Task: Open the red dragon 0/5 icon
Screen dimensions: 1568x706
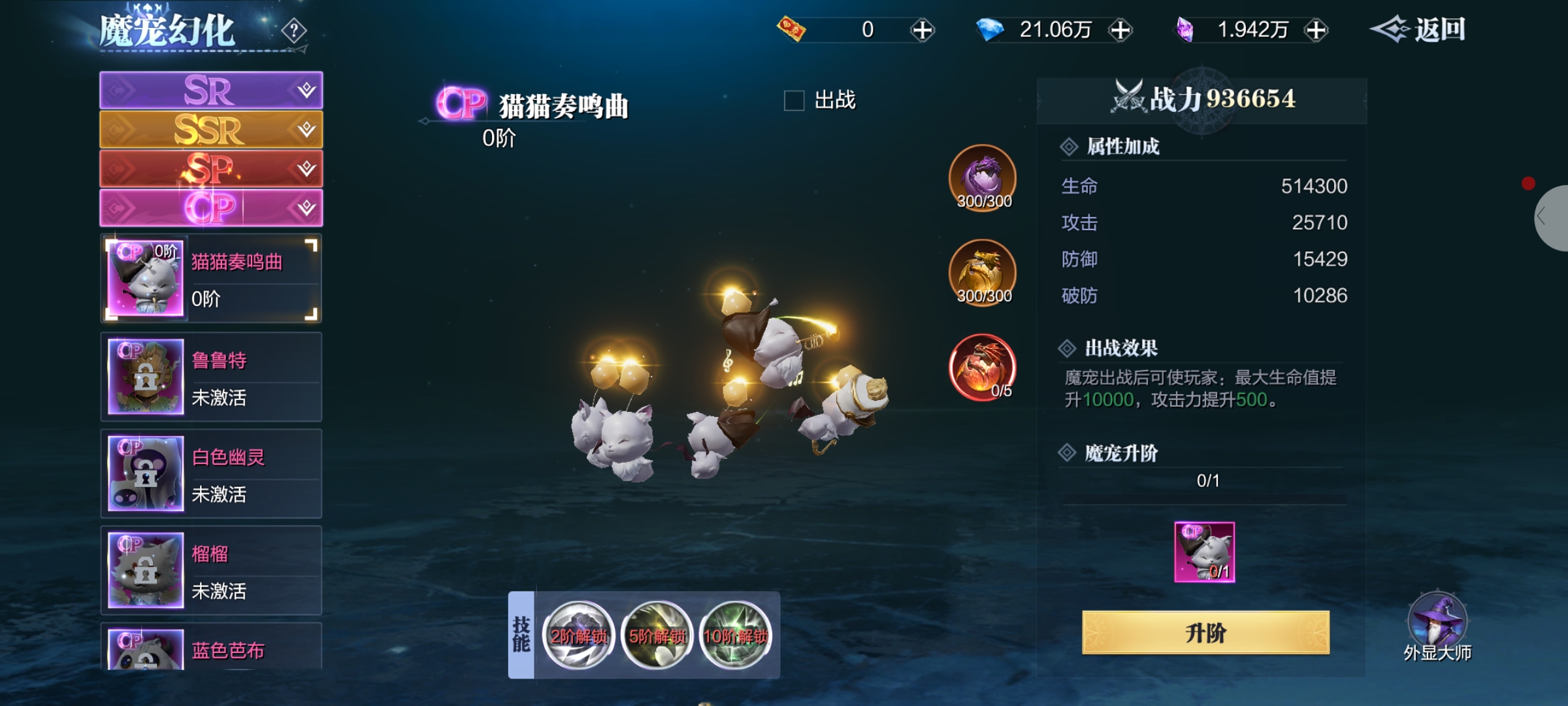Action: point(983,367)
